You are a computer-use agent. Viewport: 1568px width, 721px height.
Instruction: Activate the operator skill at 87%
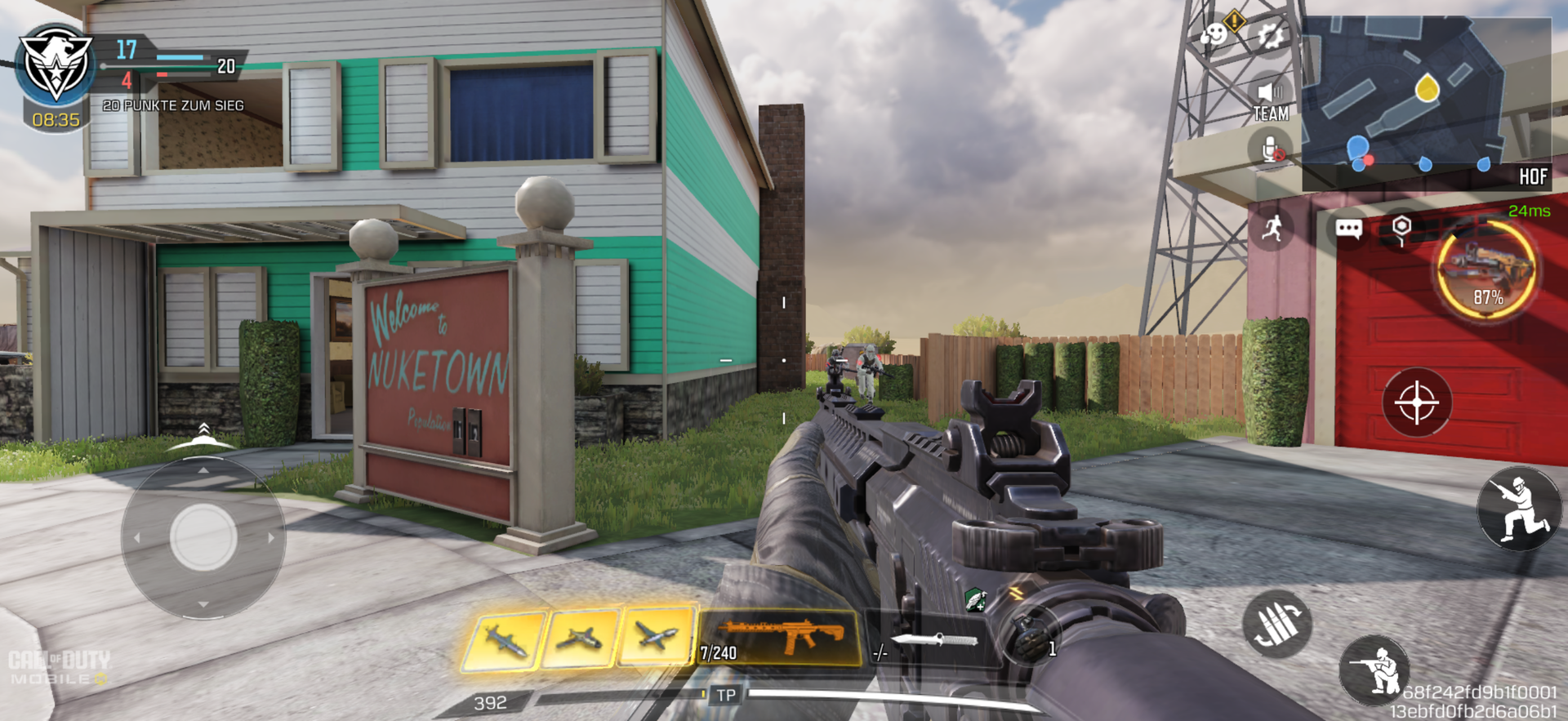[x=1486, y=271]
